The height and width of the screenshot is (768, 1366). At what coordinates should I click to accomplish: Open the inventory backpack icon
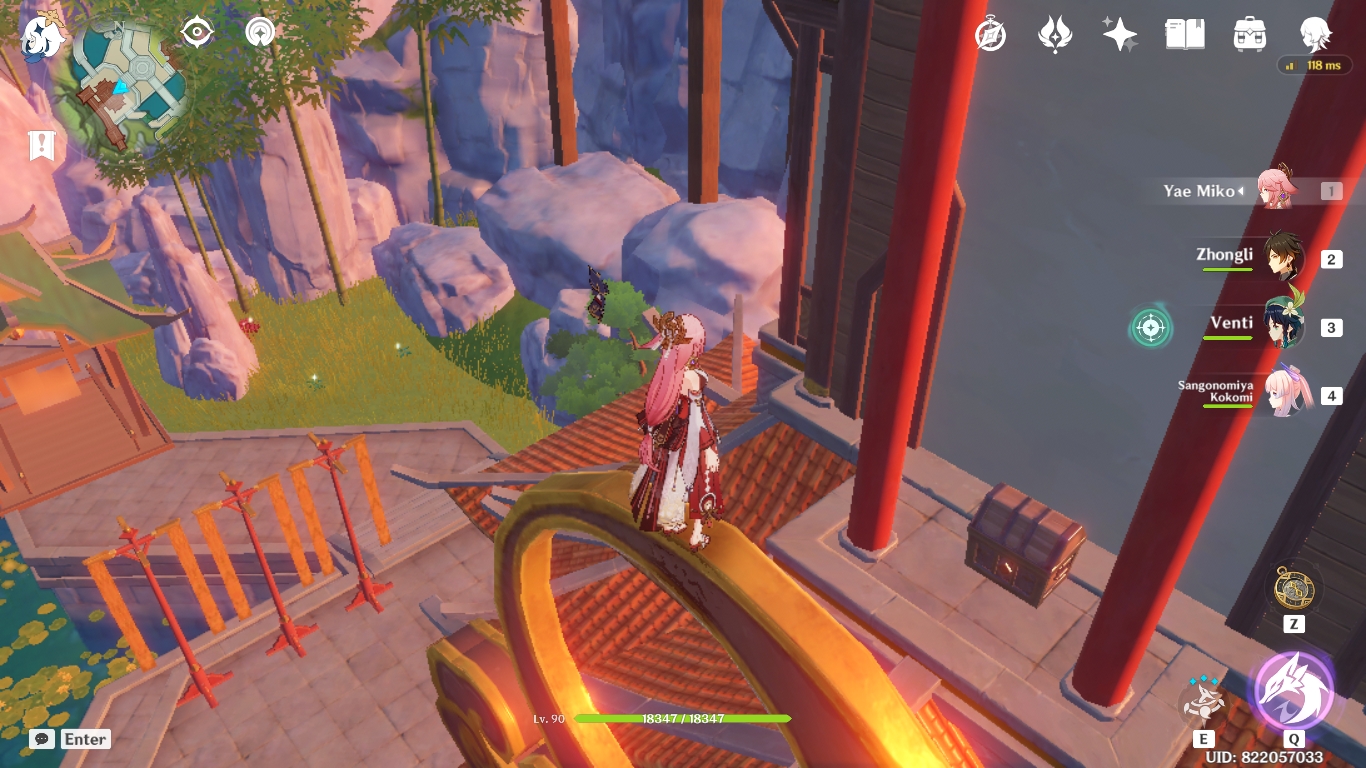pyautogui.click(x=1250, y=35)
